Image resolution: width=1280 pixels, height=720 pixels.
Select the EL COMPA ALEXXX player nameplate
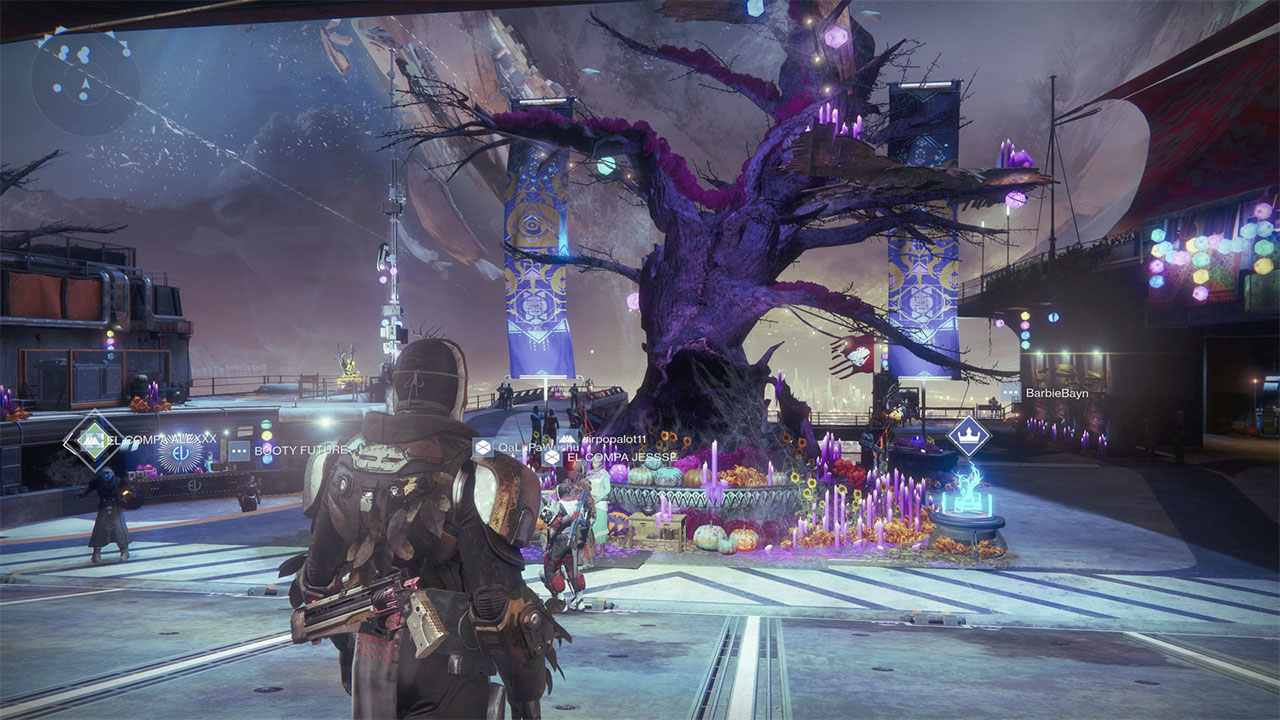(x=150, y=439)
